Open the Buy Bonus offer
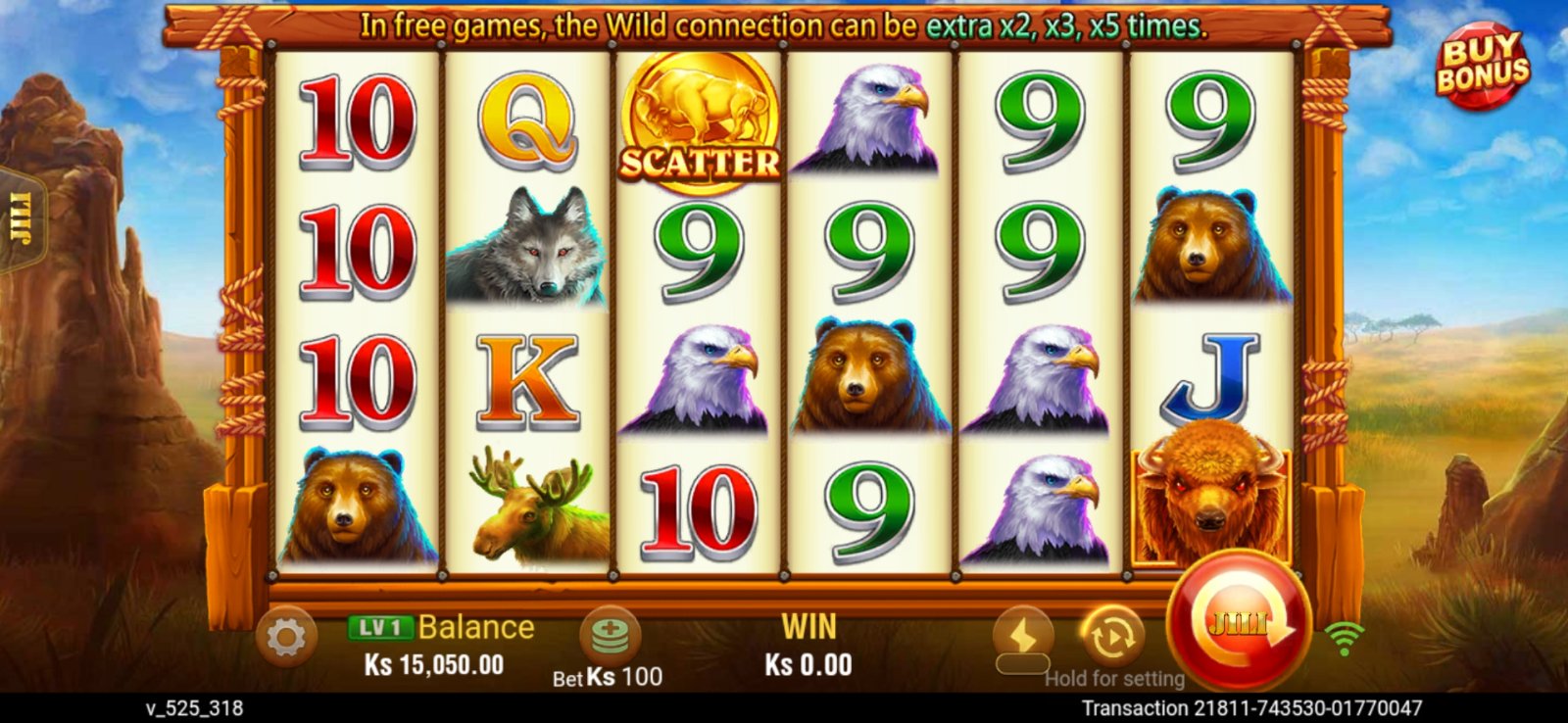The image size is (1568, 723). coord(1482,65)
